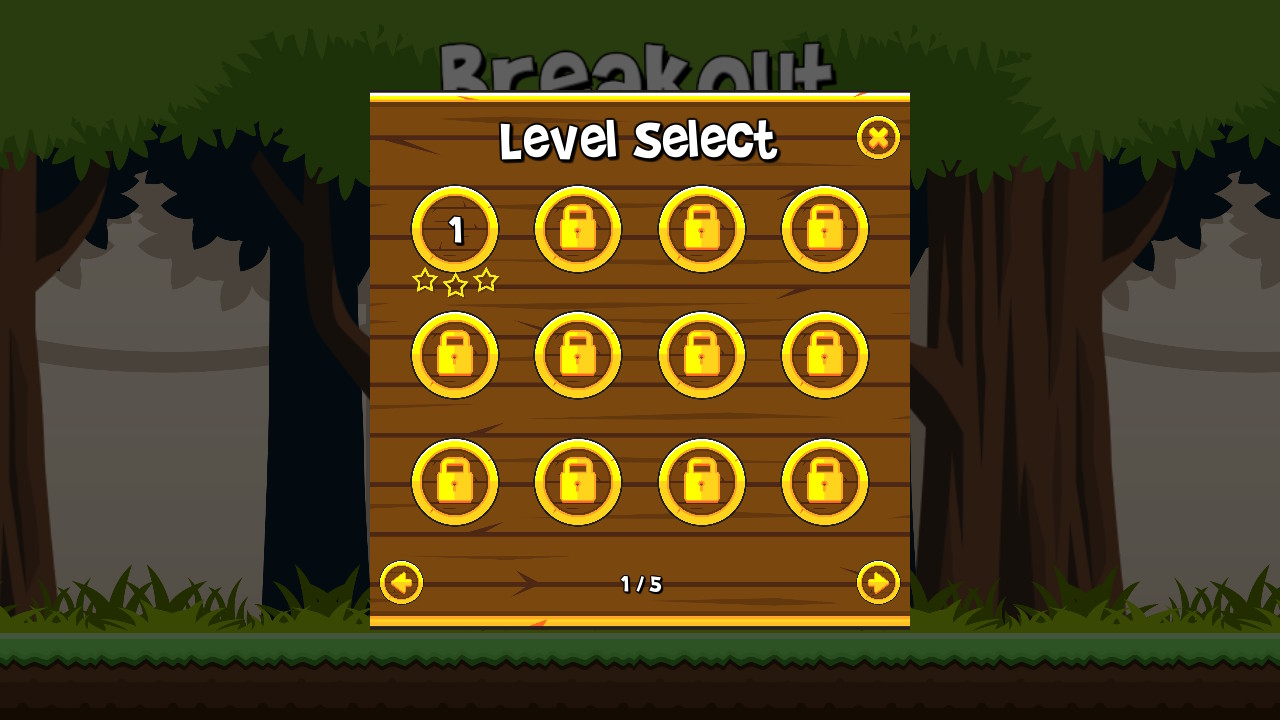The height and width of the screenshot is (720, 1280).
Task: Click the 1/5 page indicator
Action: click(x=640, y=584)
